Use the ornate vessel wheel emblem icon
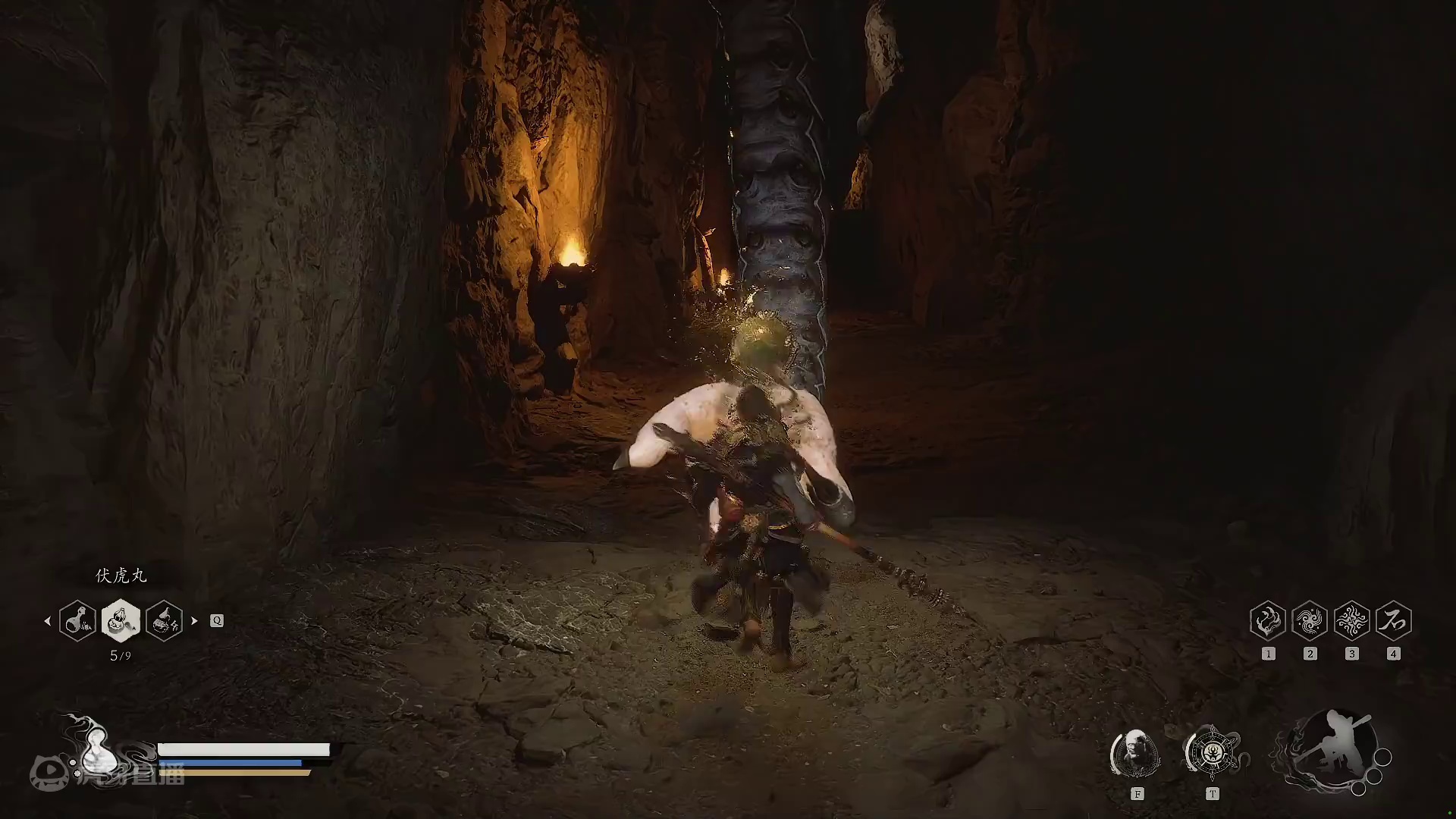This screenshot has width=1456, height=819. click(x=1212, y=753)
